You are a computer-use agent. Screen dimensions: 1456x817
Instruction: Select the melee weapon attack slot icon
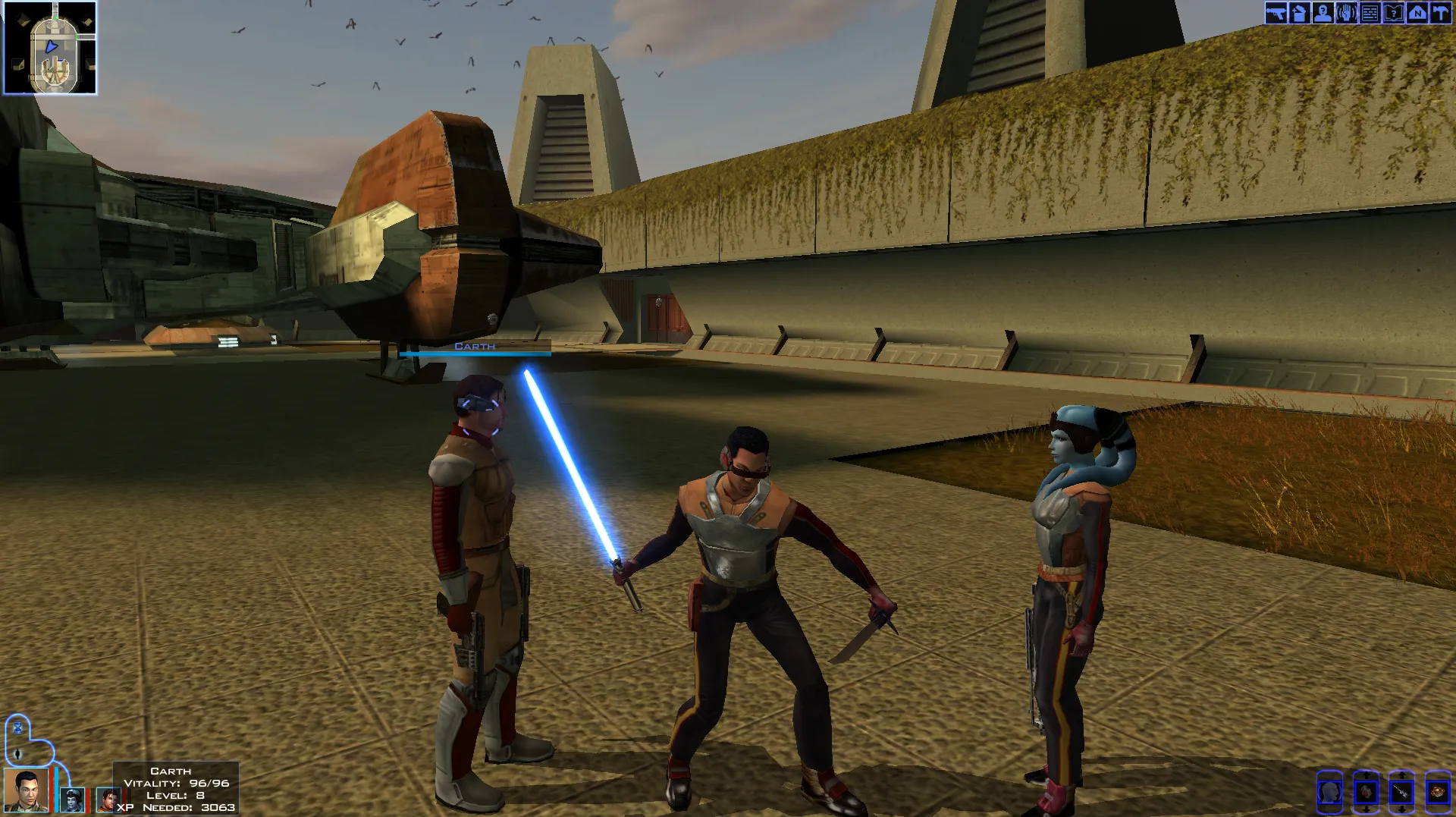click(x=1402, y=793)
